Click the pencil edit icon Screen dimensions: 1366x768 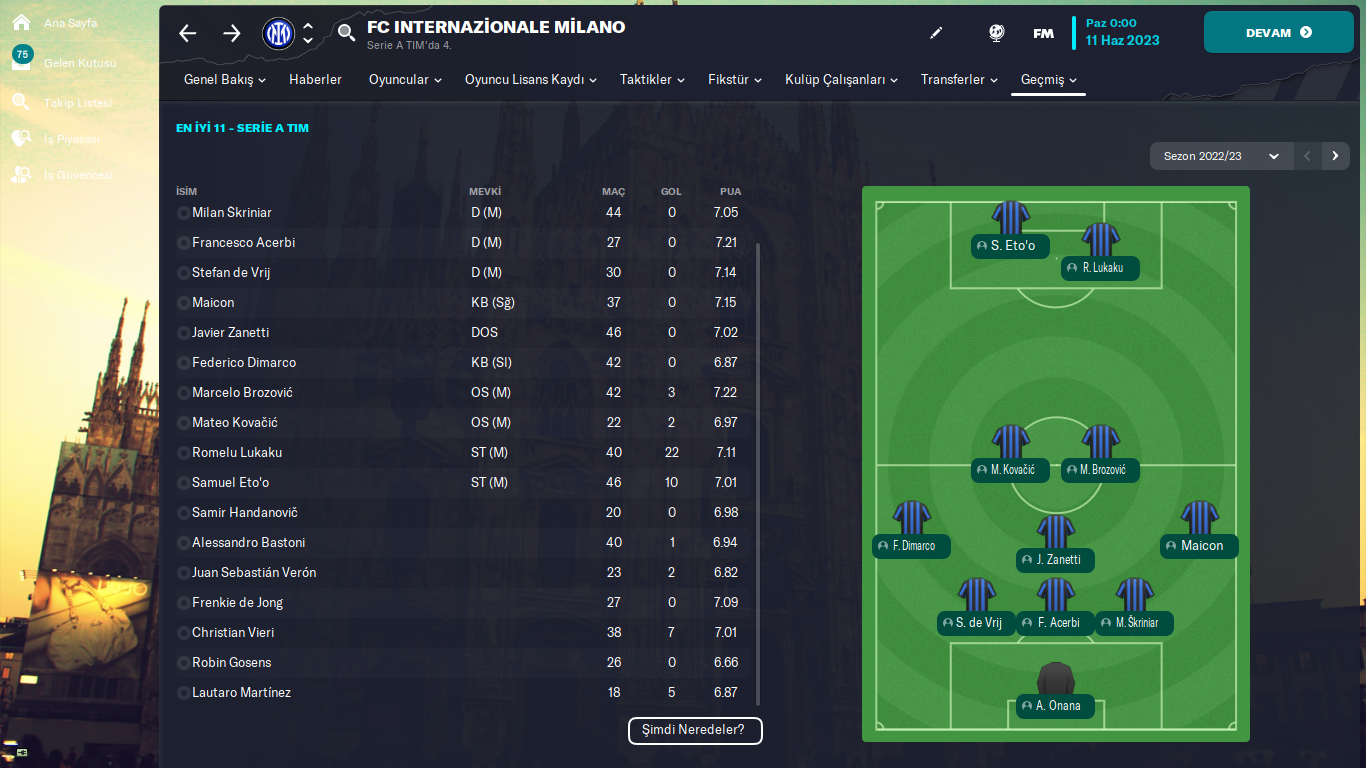tap(936, 33)
